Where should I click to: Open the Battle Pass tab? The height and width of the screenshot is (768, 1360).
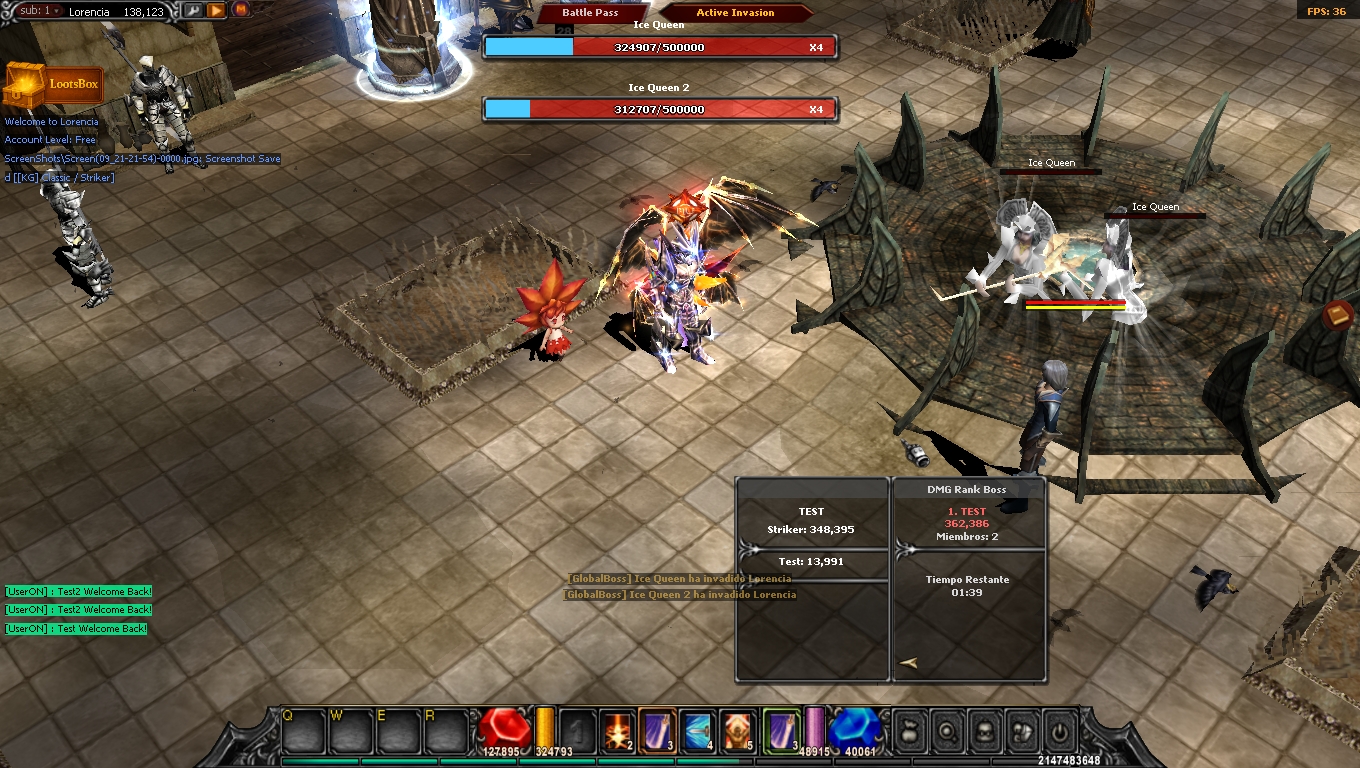click(590, 13)
